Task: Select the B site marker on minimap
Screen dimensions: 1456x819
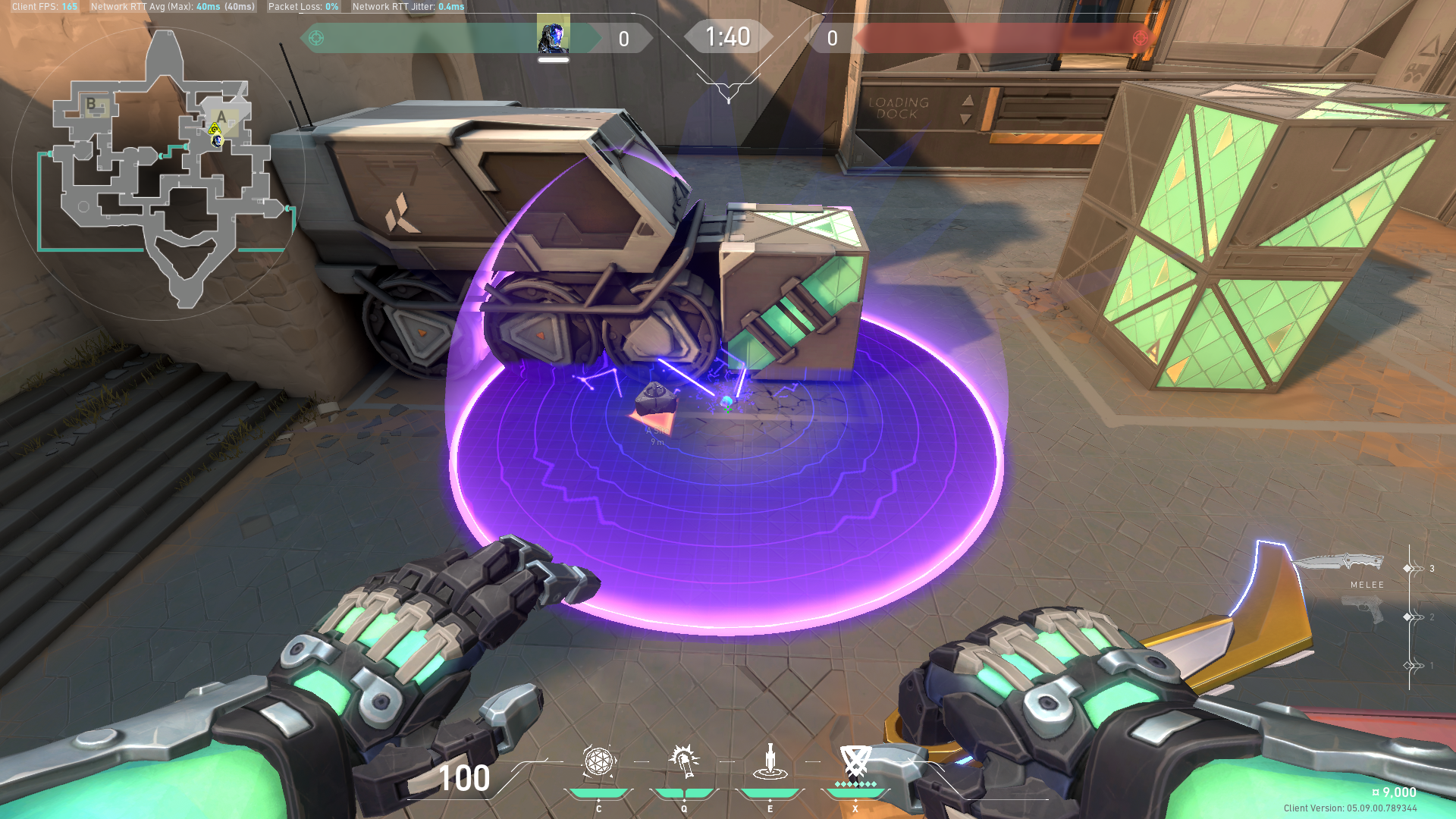Action: click(x=92, y=104)
